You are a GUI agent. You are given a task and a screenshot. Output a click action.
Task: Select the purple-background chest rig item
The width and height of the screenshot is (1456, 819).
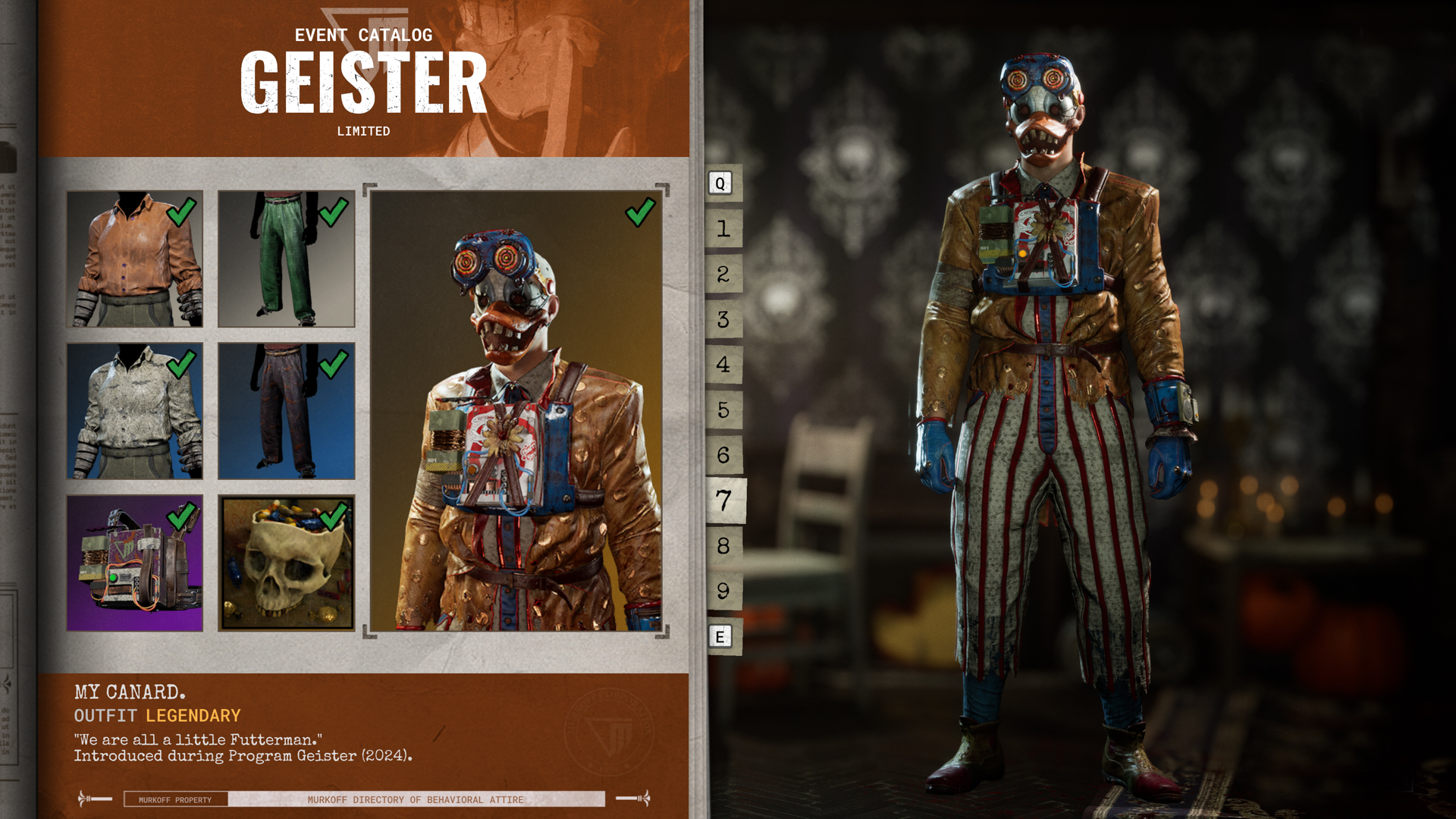click(135, 563)
